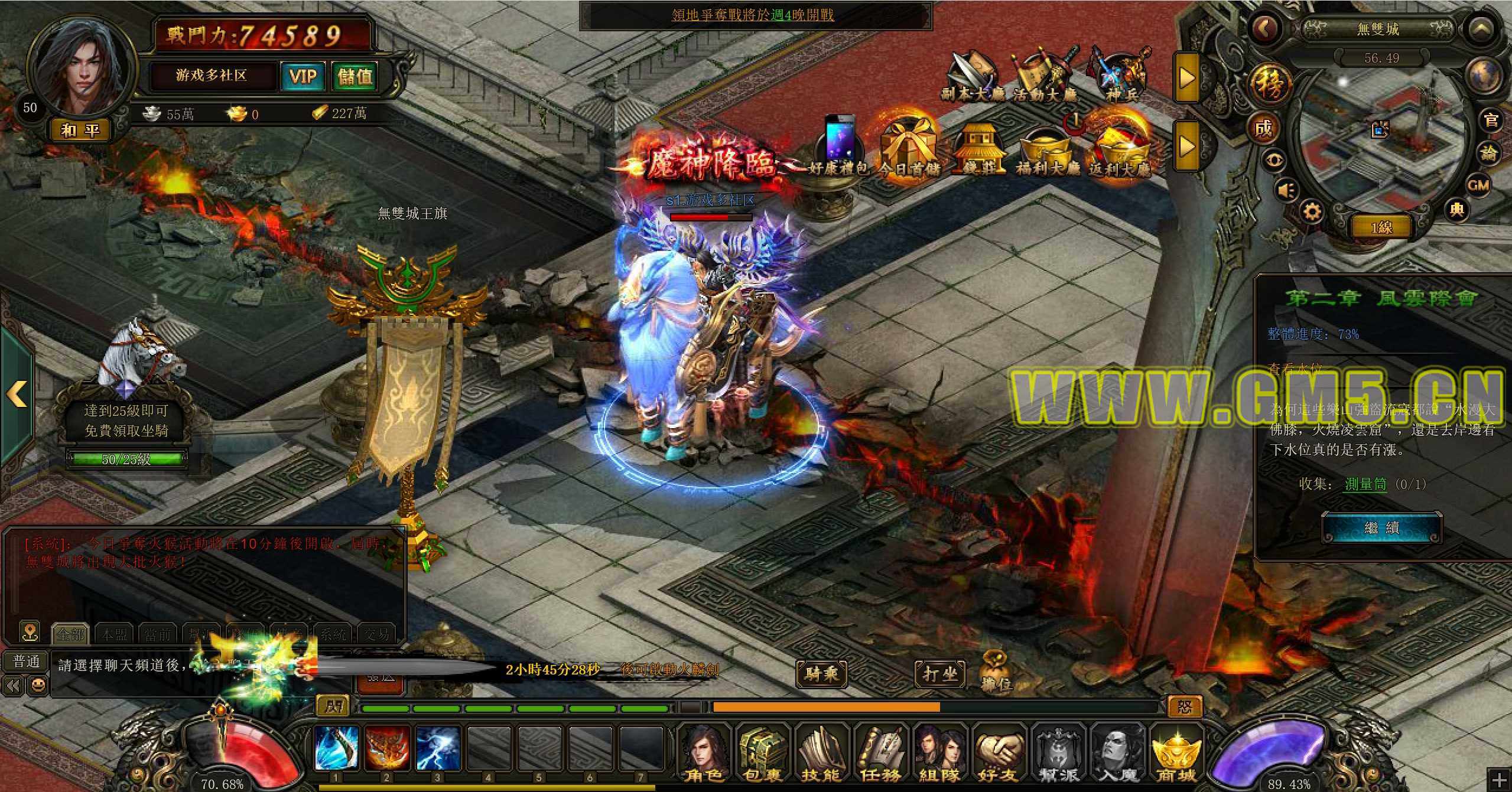Open the 活動大廳 activity hall
Image resolution: width=1512 pixels, height=792 pixels.
[1045, 77]
